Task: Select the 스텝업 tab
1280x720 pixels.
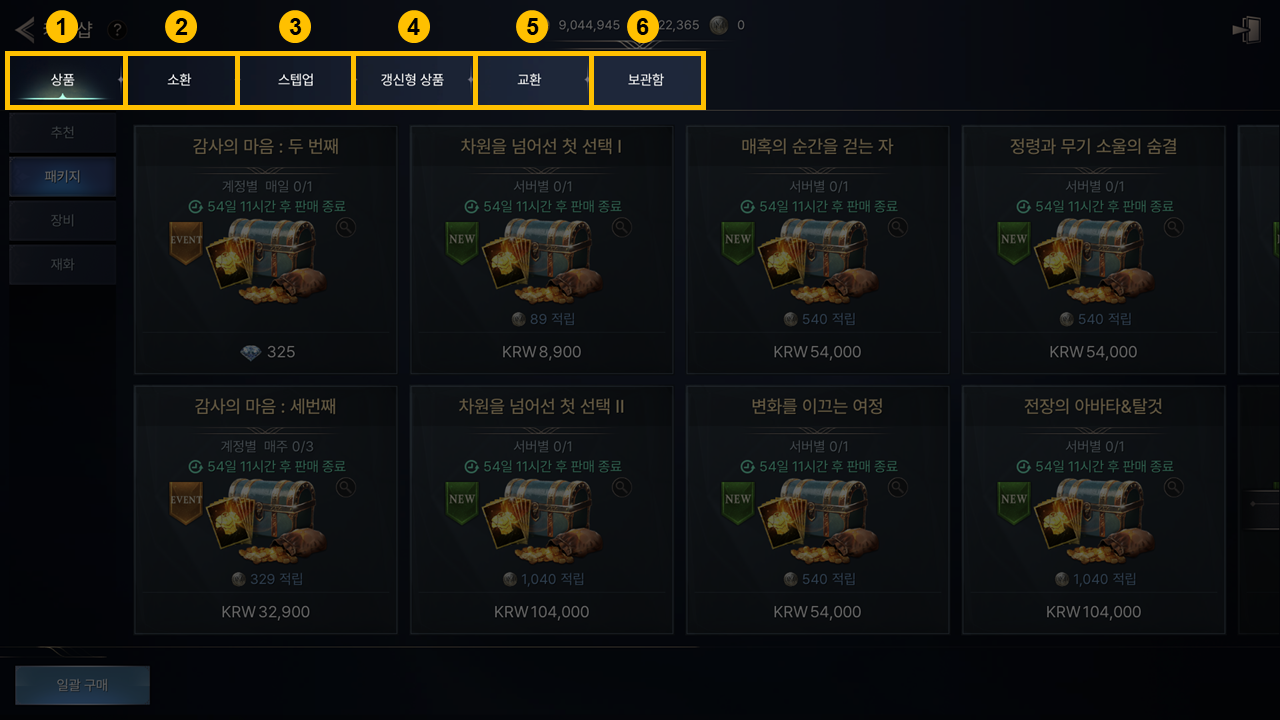Action: click(x=295, y=80)
